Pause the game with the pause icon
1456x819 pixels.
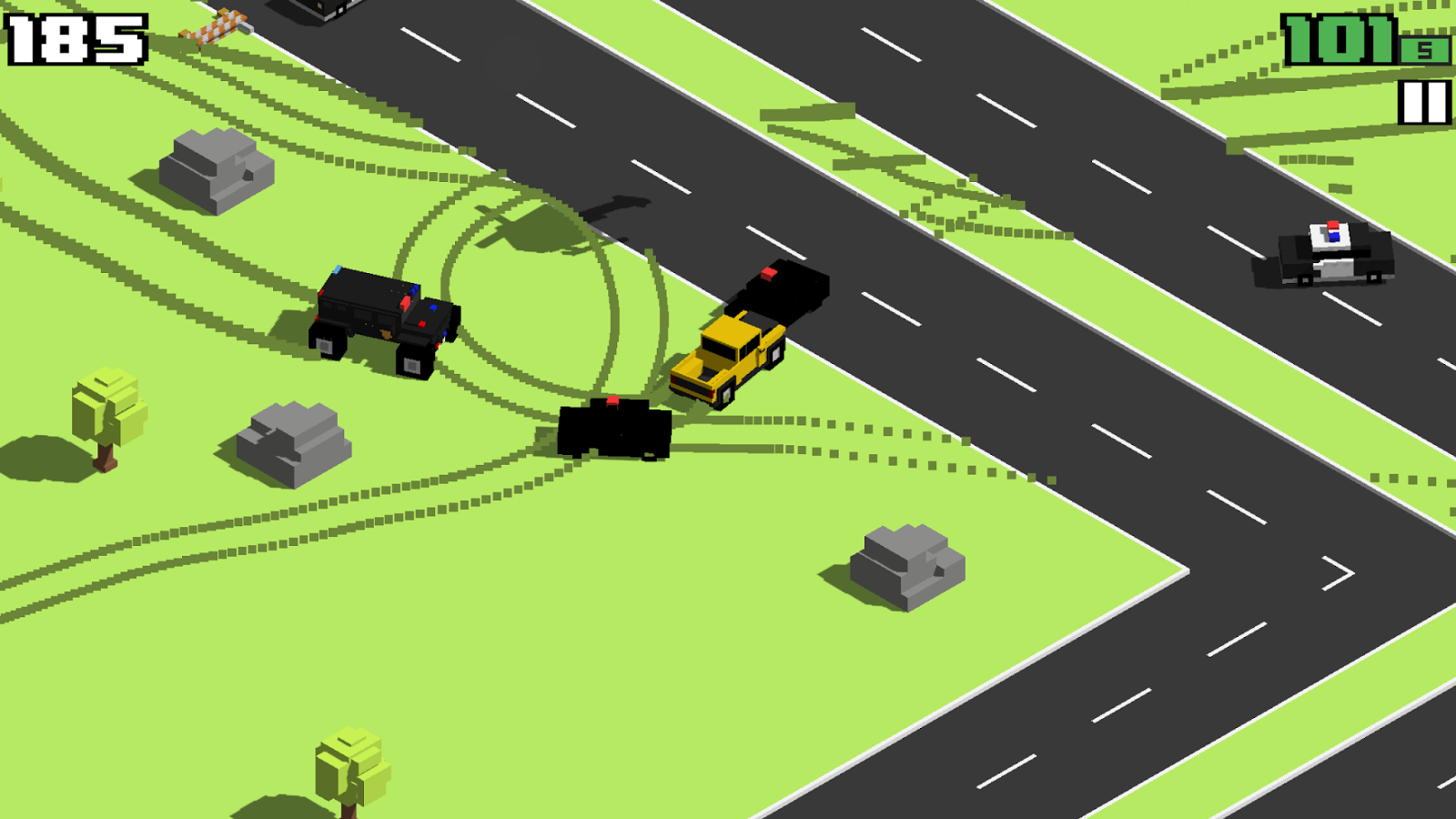(1424, 102)
